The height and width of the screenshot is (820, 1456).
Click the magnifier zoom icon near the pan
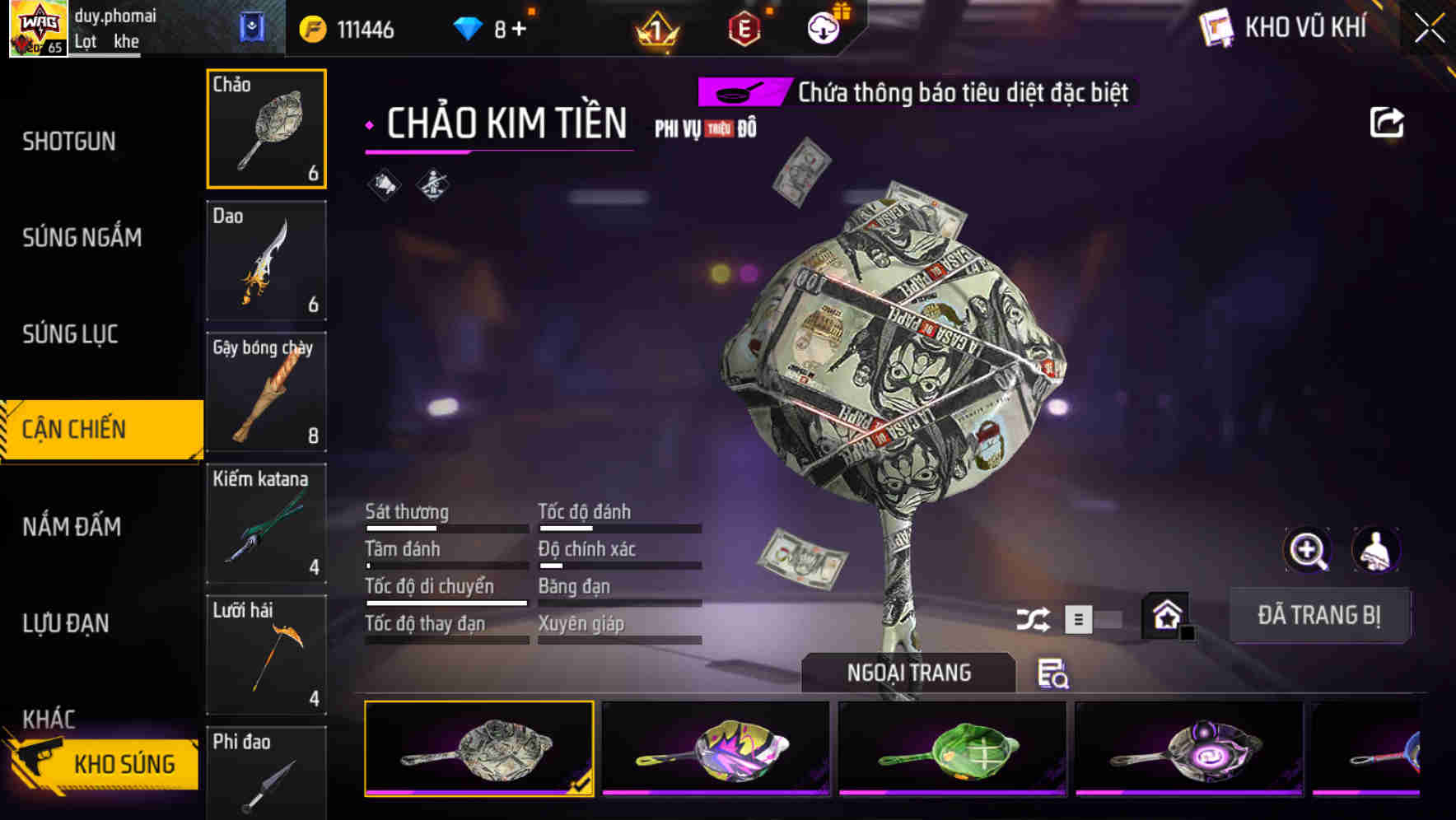[x=1308, y=549]
